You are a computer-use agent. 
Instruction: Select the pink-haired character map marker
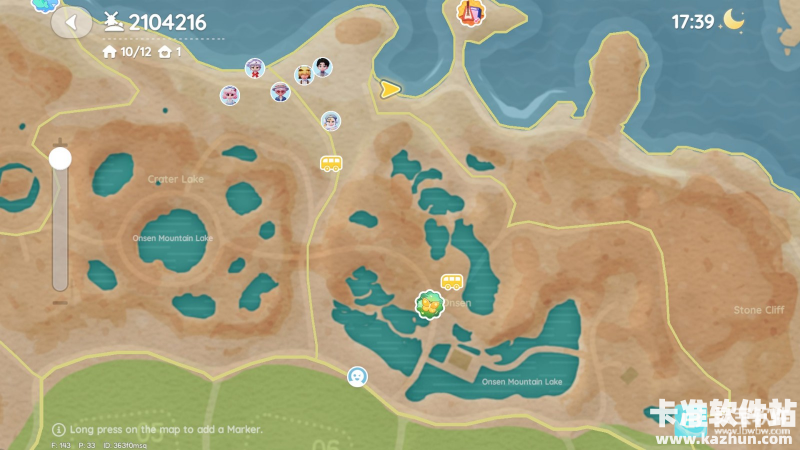[230, 95]
